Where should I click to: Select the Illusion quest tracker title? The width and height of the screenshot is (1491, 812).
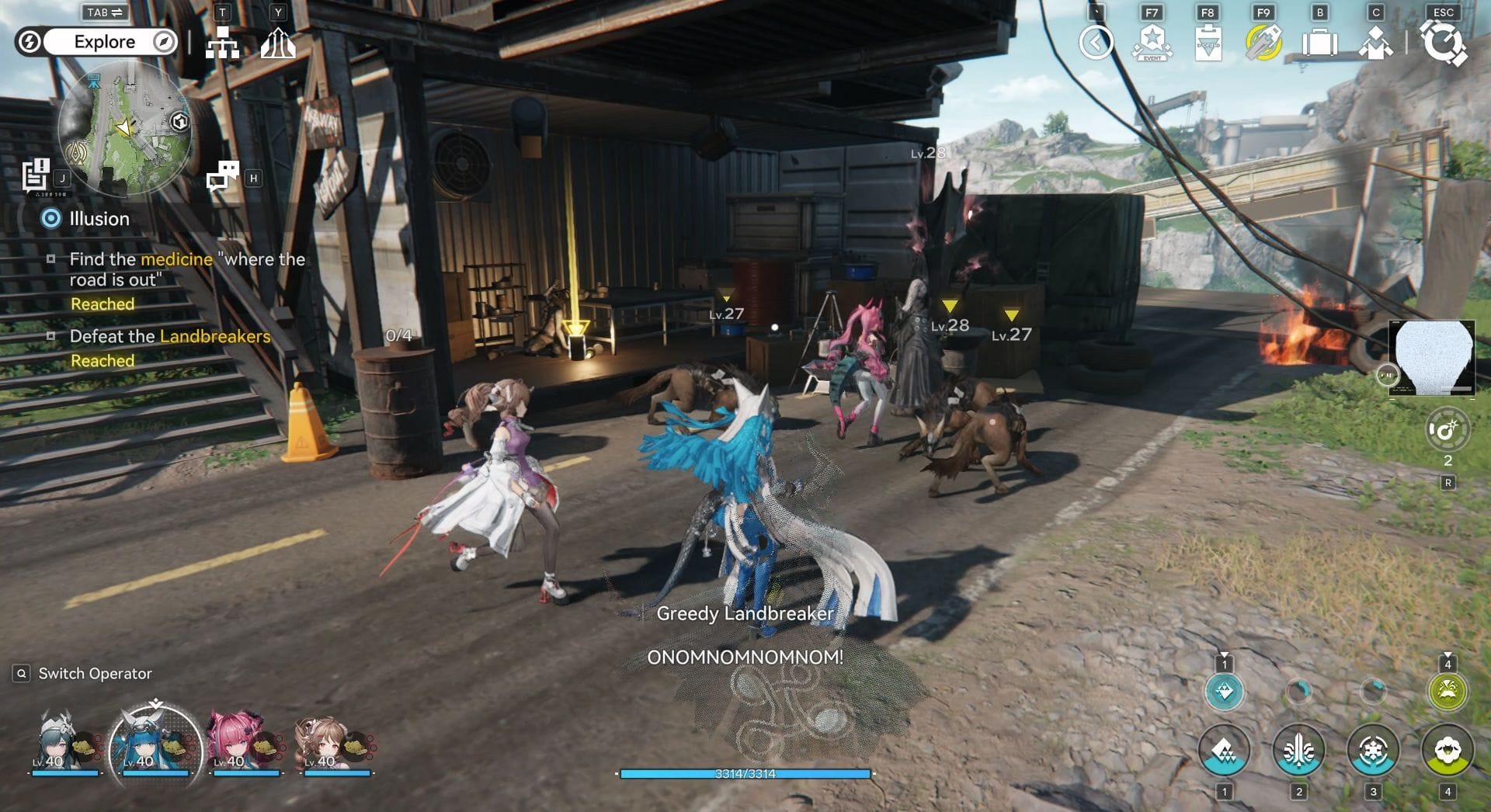(x=99, y=219)
